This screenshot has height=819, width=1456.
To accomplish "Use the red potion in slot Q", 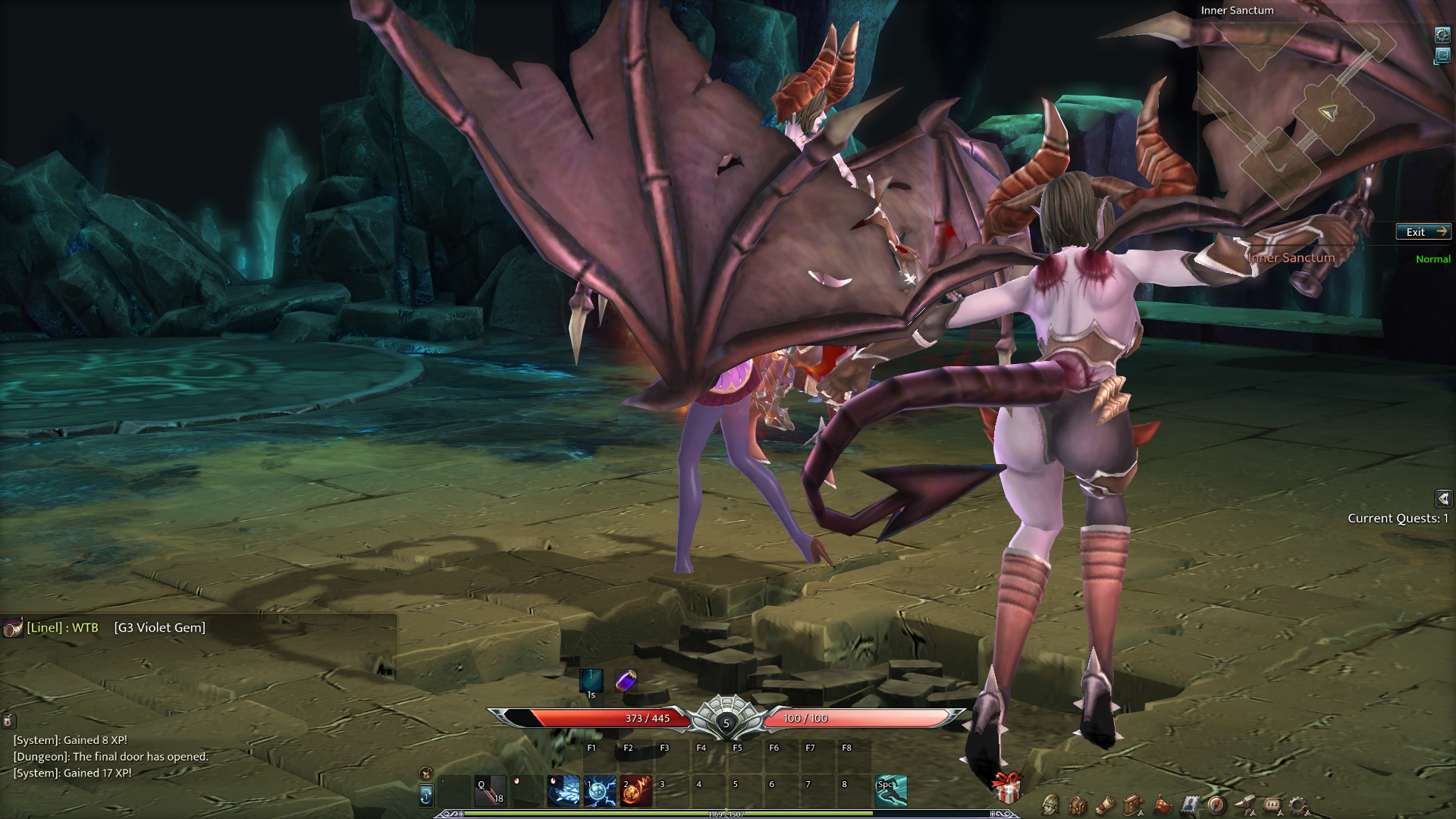I will coord(490,791).
